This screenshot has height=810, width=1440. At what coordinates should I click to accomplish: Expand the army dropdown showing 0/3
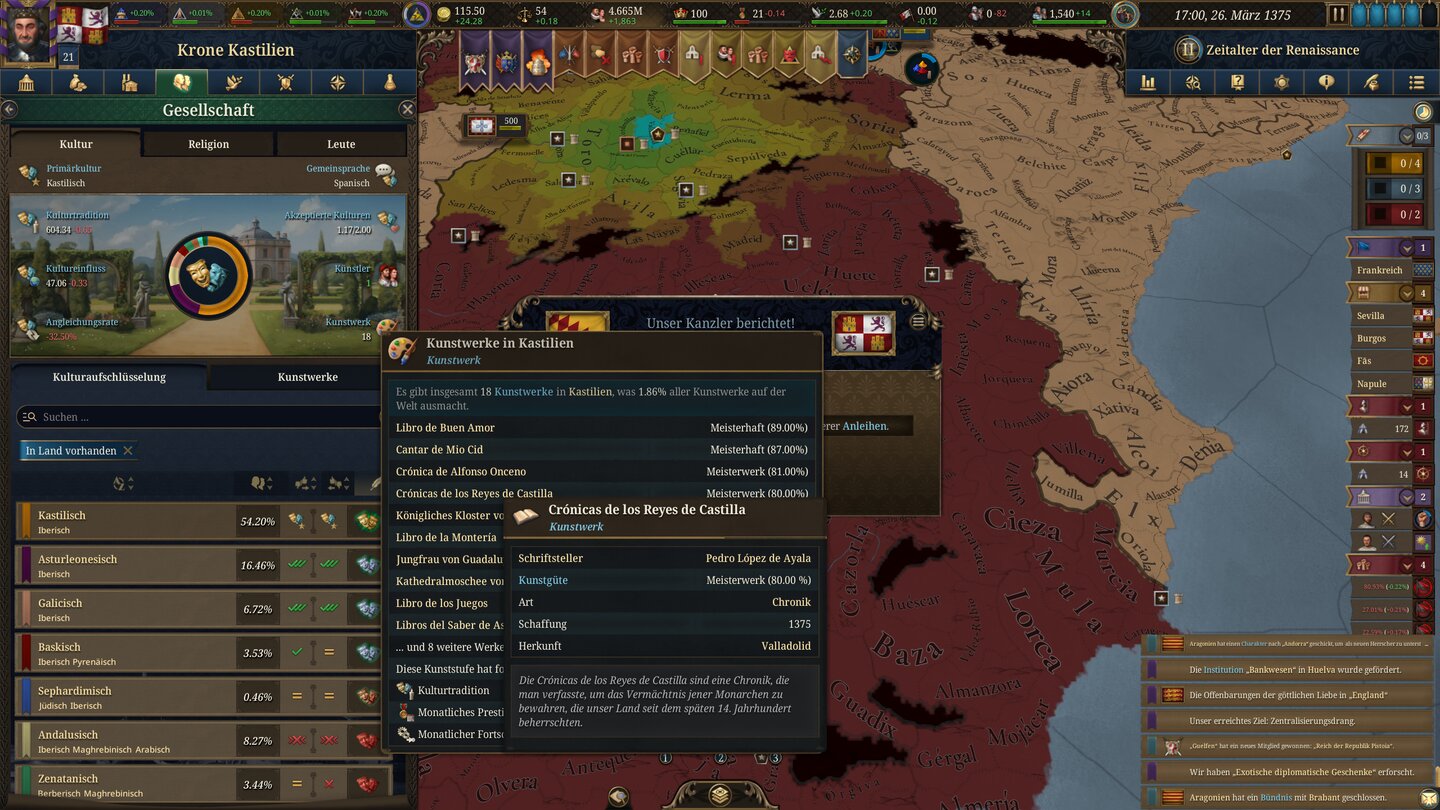coord(1405,135)
